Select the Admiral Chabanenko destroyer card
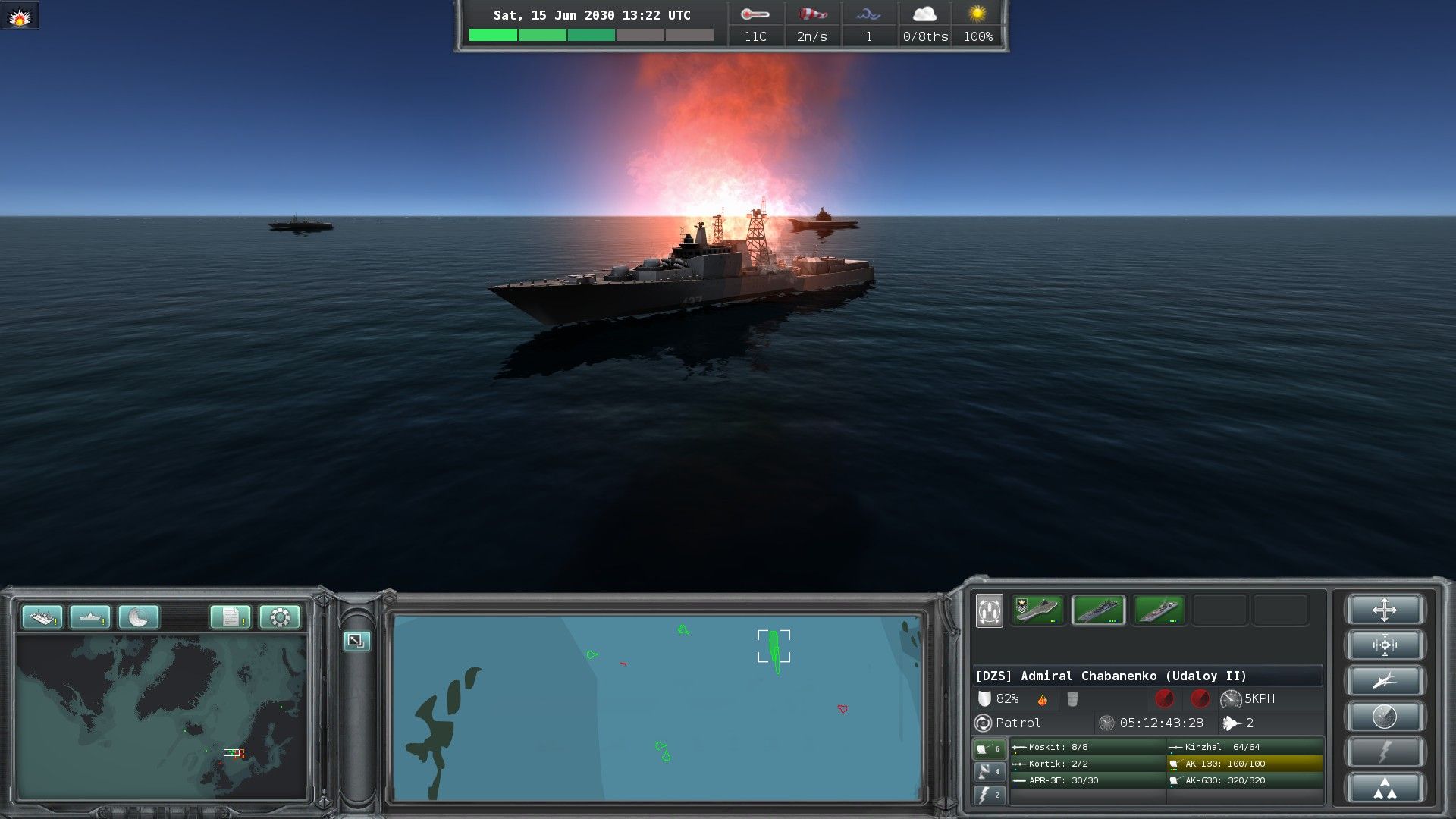 click(x=1097, y=610)
